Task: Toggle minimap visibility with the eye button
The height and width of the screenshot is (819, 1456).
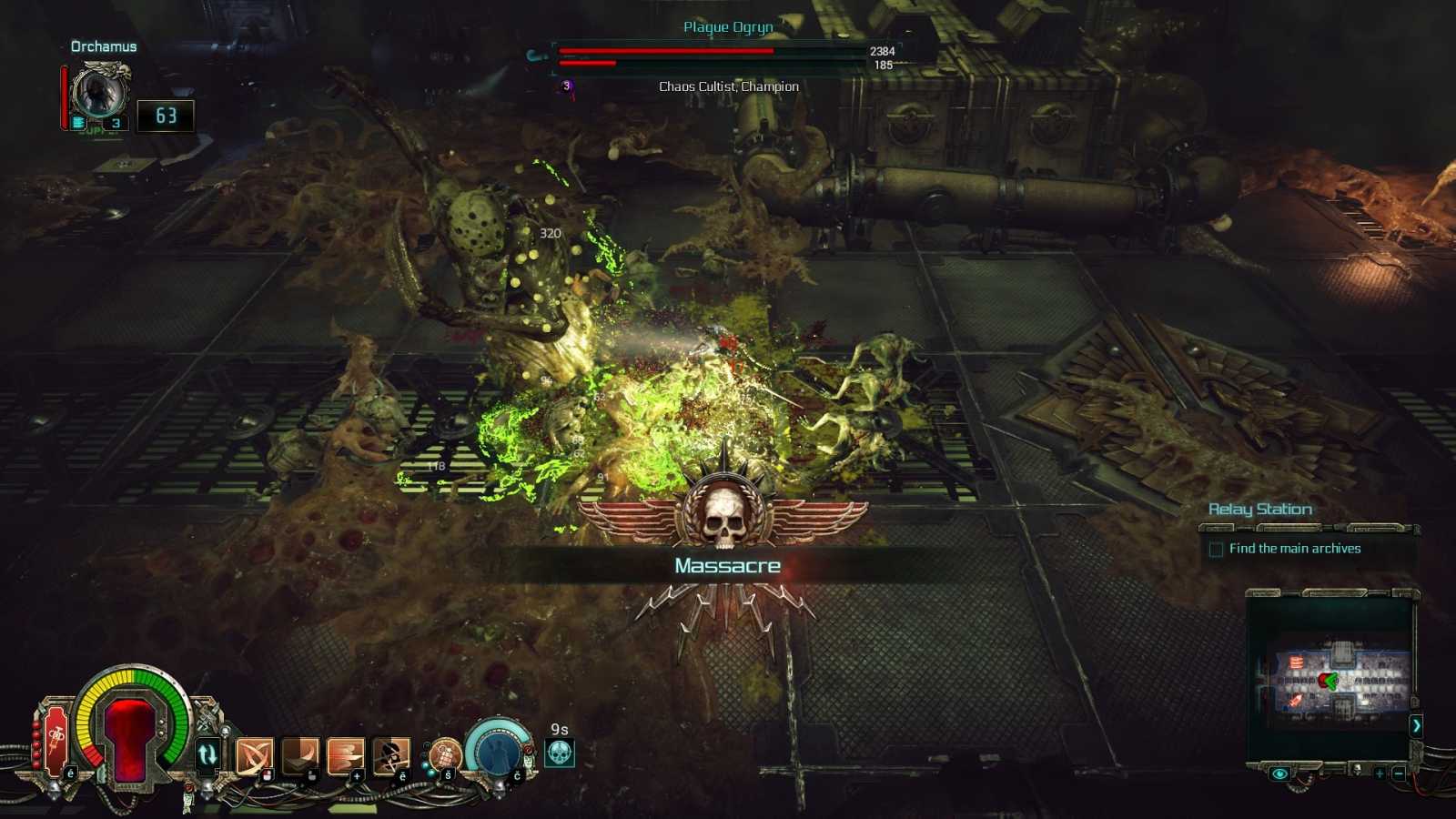Action: click(1279, 773)
